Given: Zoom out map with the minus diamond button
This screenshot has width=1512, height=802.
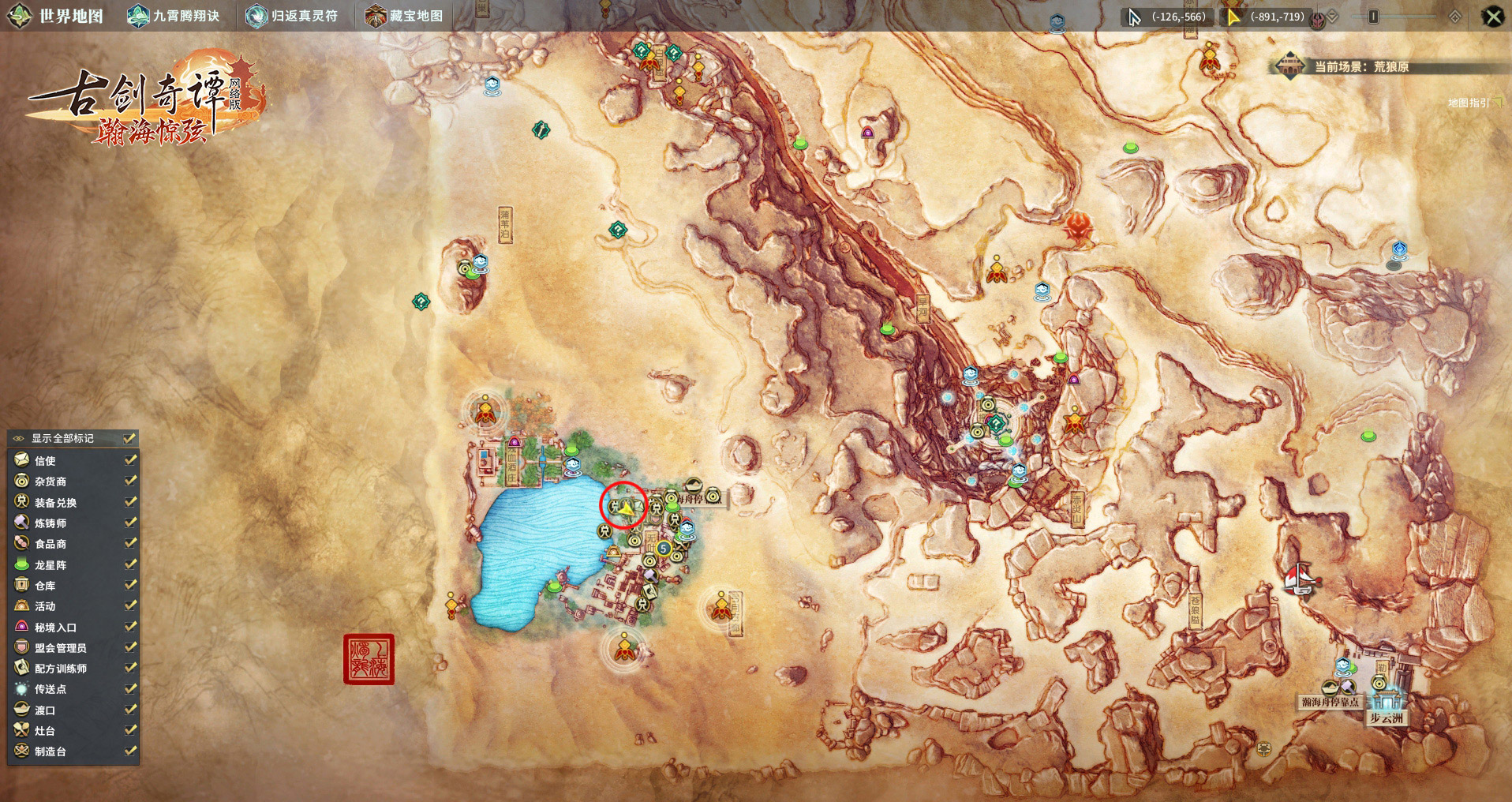Looking at the screenshot, I should tap(1334, 17).
